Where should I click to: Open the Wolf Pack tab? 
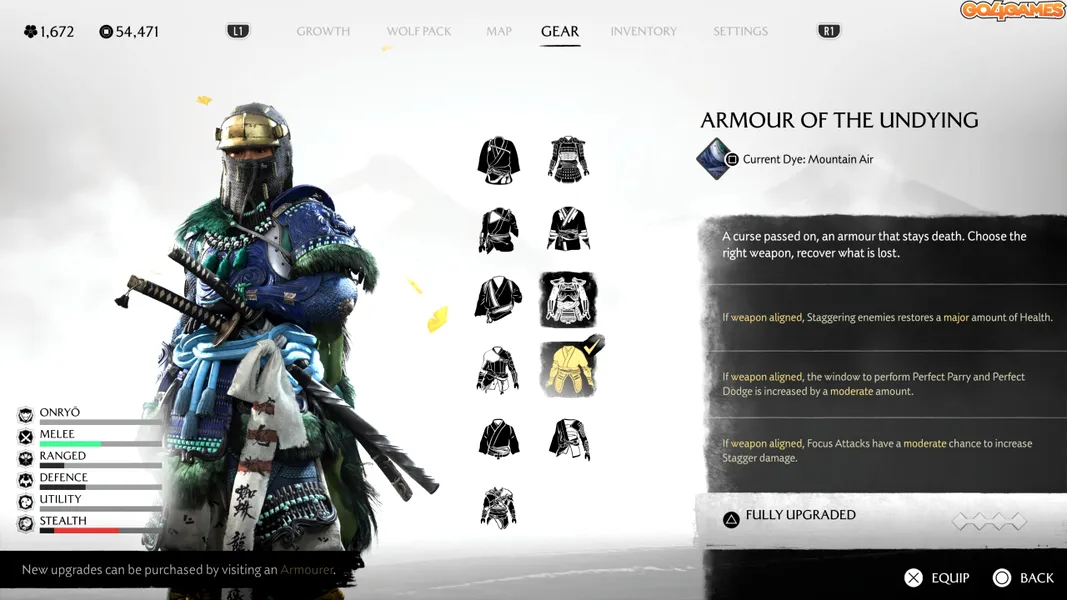(419, 31)
